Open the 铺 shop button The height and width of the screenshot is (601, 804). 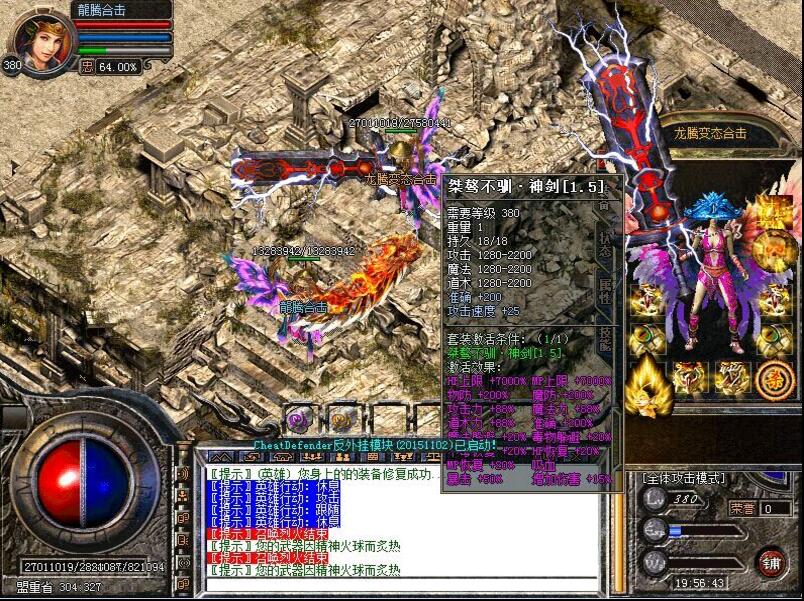pos(769,561)
